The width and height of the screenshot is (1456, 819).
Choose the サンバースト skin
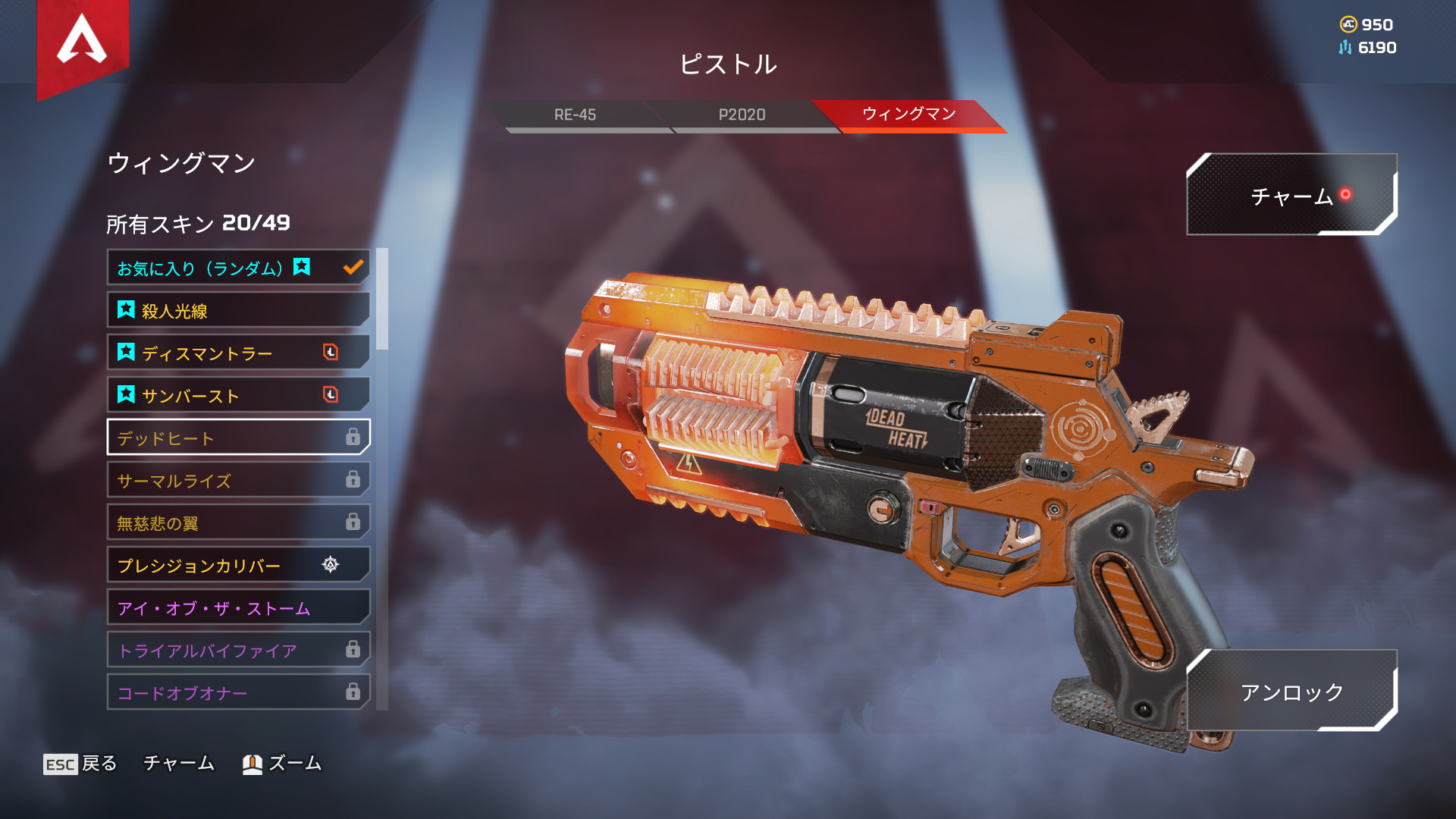point(238,395)
